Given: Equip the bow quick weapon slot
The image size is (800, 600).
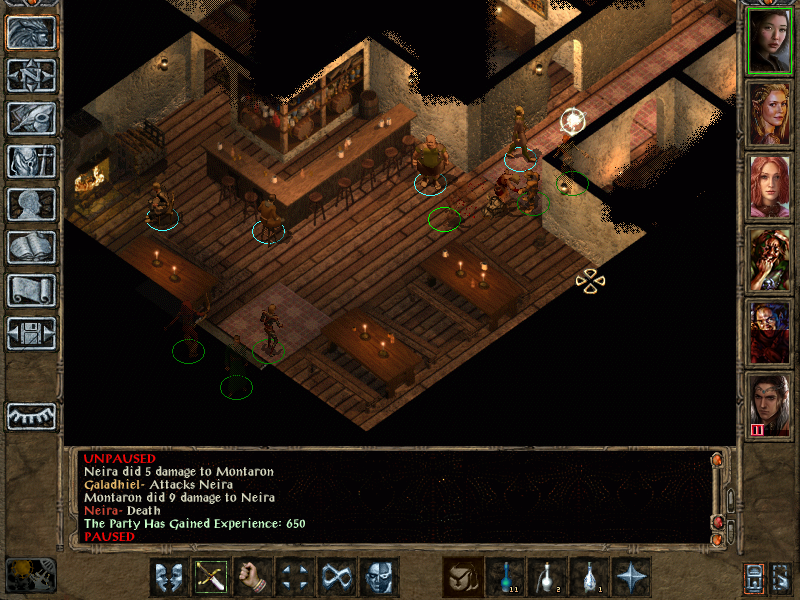Looking at the screenshot, I should pyautogui.click(x=211, y=577).
